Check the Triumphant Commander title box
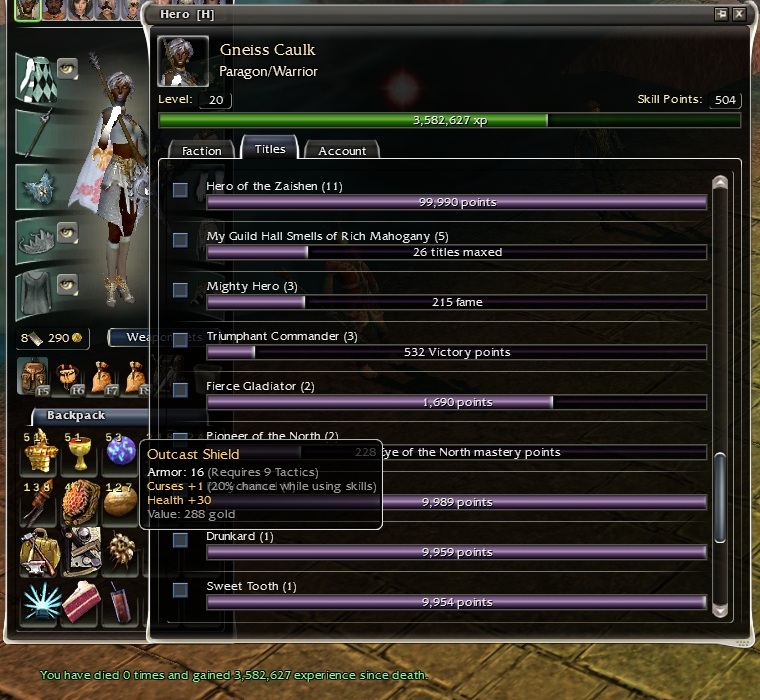This screenshot has width=760, height=700. [180, 340]
